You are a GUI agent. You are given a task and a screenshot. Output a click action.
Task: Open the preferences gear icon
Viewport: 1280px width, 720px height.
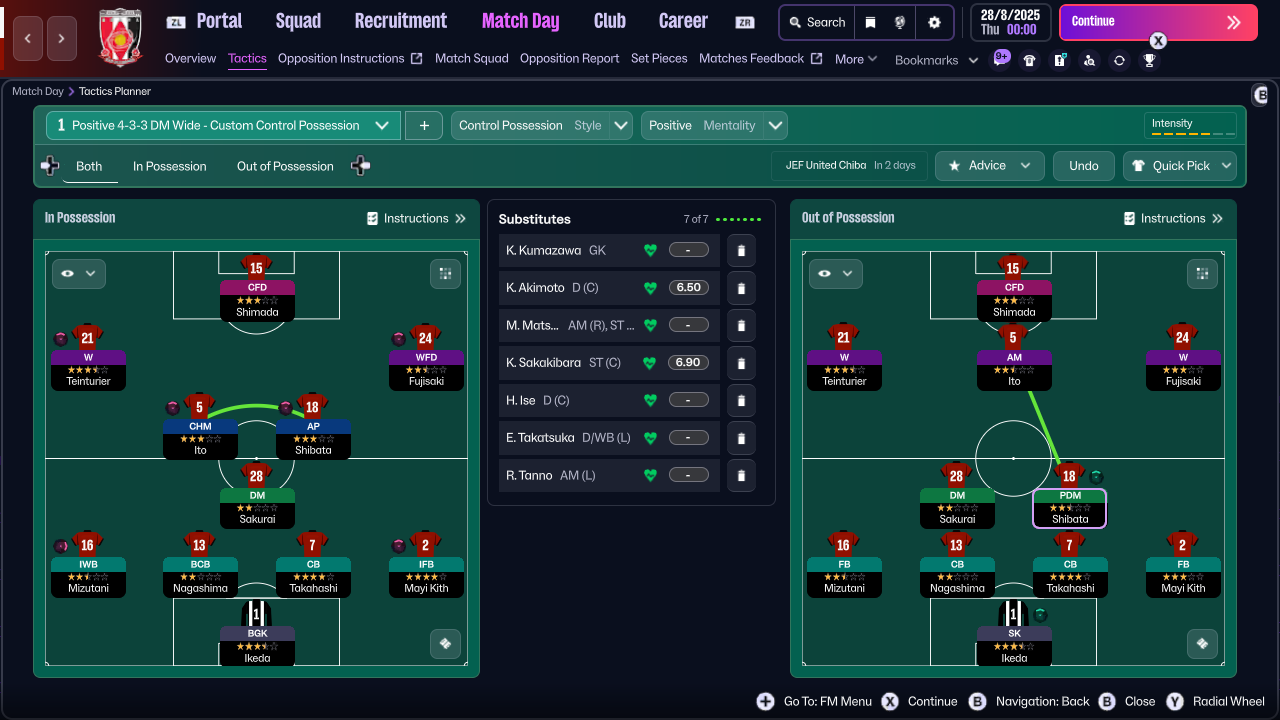[x=934, y=23]
